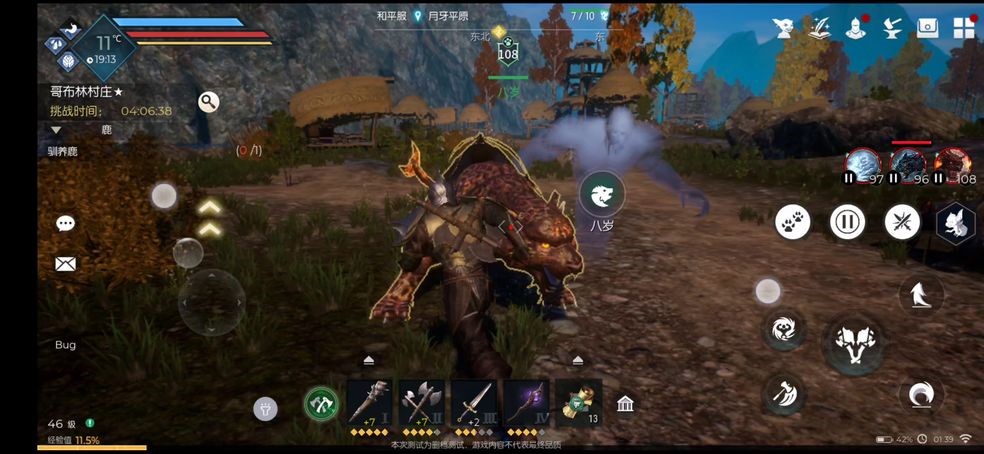Screen dimensions: 984x454
Task: Toggle the flashlight button
Action: coord(265,407)
